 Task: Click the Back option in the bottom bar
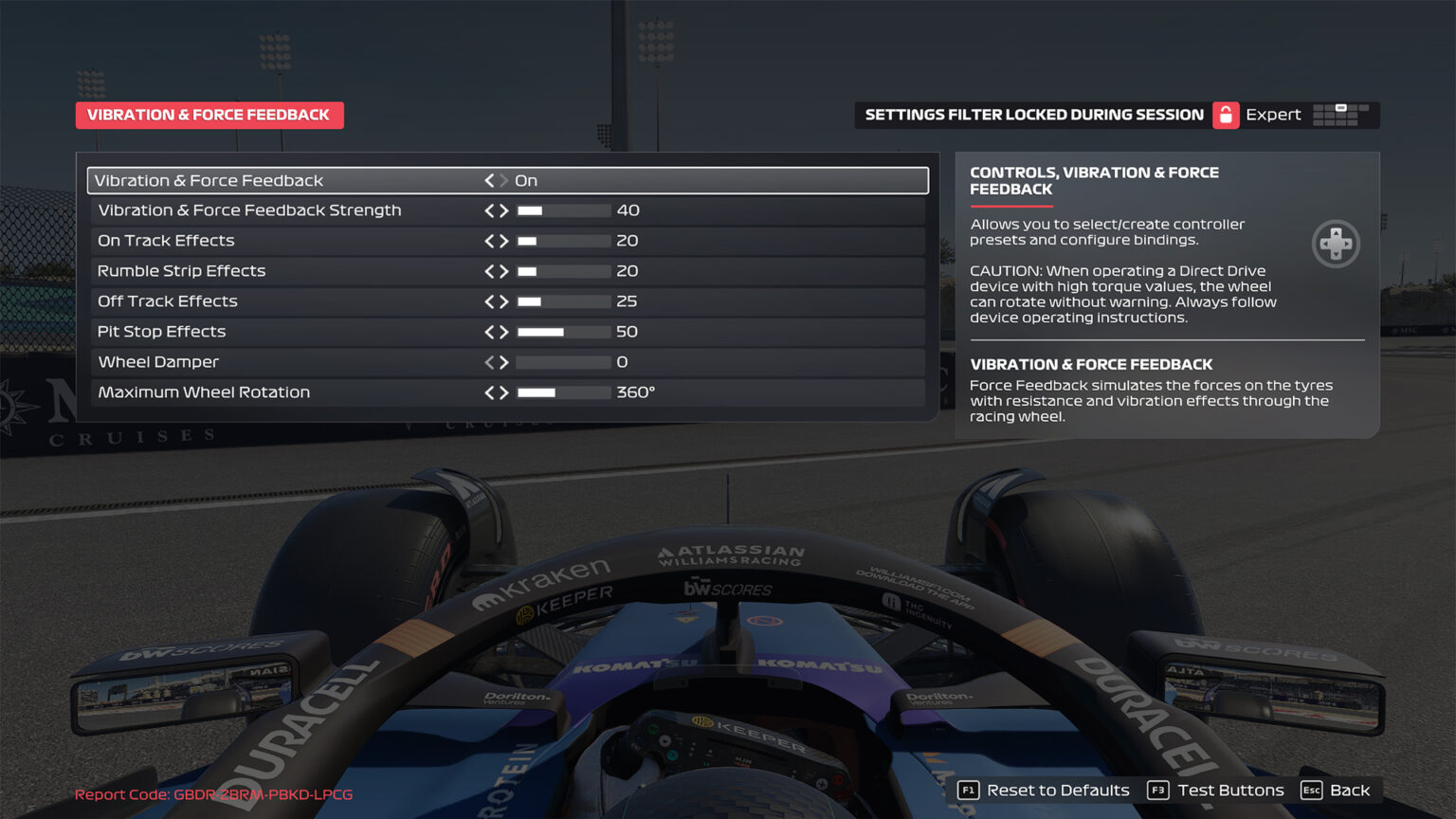[1351, 790]
